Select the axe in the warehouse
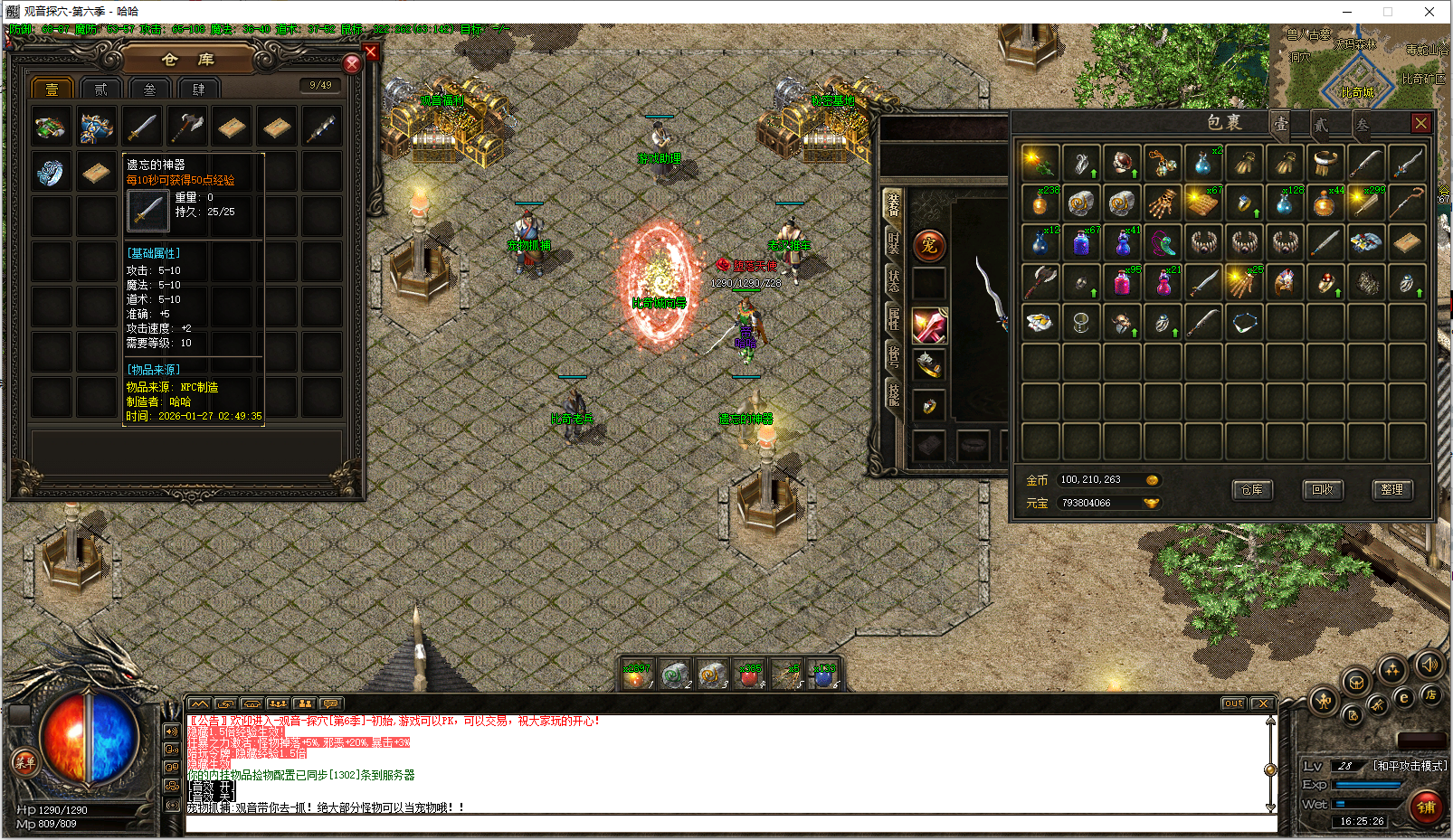 [x=186, y=127]
